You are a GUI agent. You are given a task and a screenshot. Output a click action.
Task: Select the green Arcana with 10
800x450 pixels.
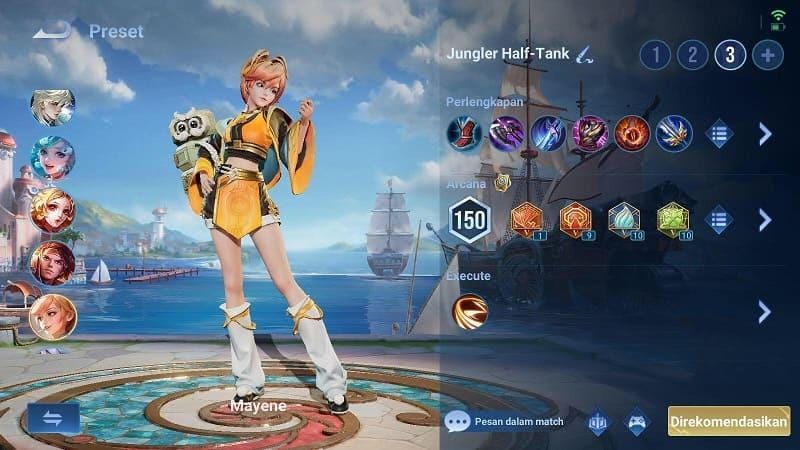tap(674, 220)
